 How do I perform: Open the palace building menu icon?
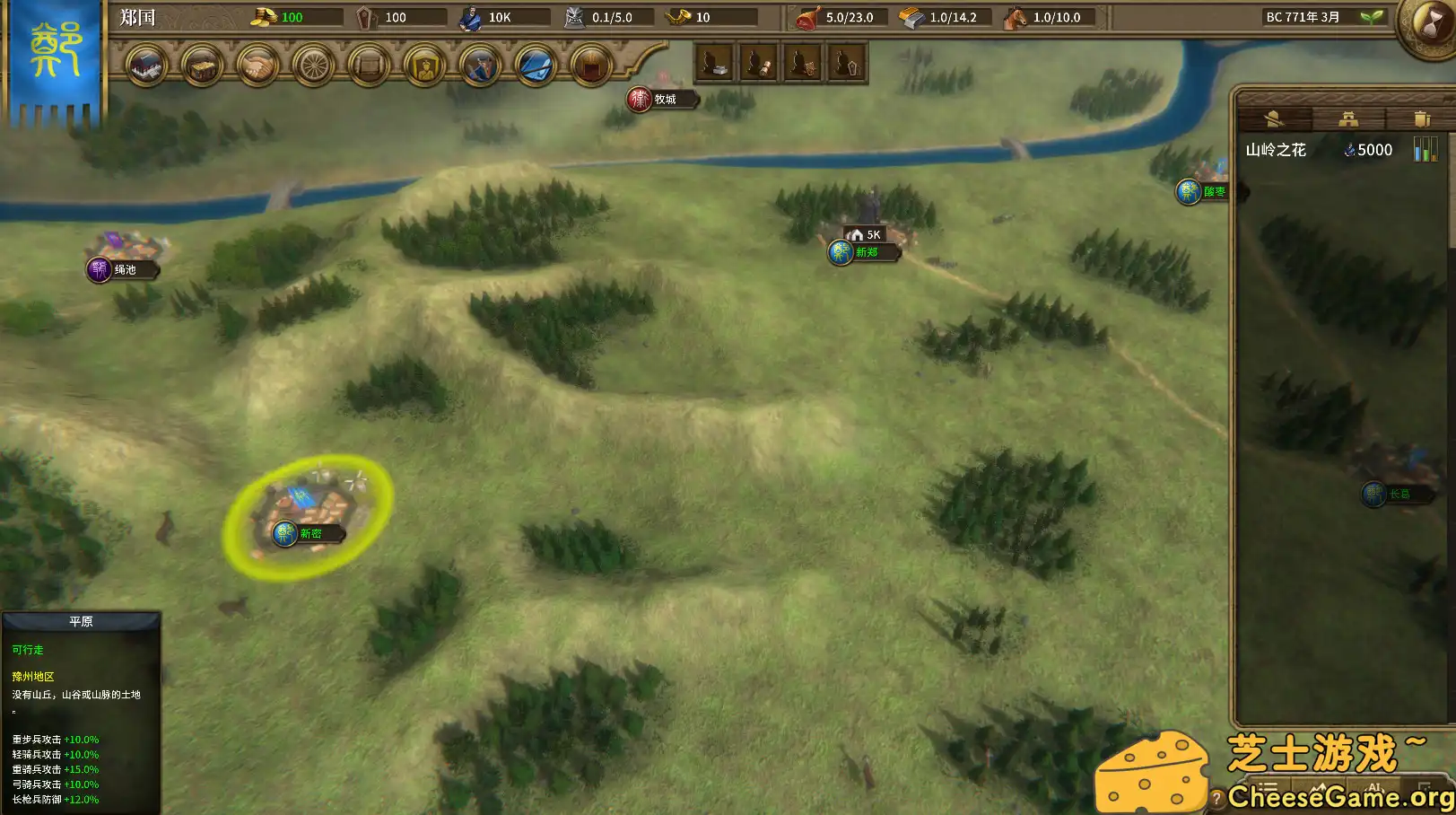147,66
